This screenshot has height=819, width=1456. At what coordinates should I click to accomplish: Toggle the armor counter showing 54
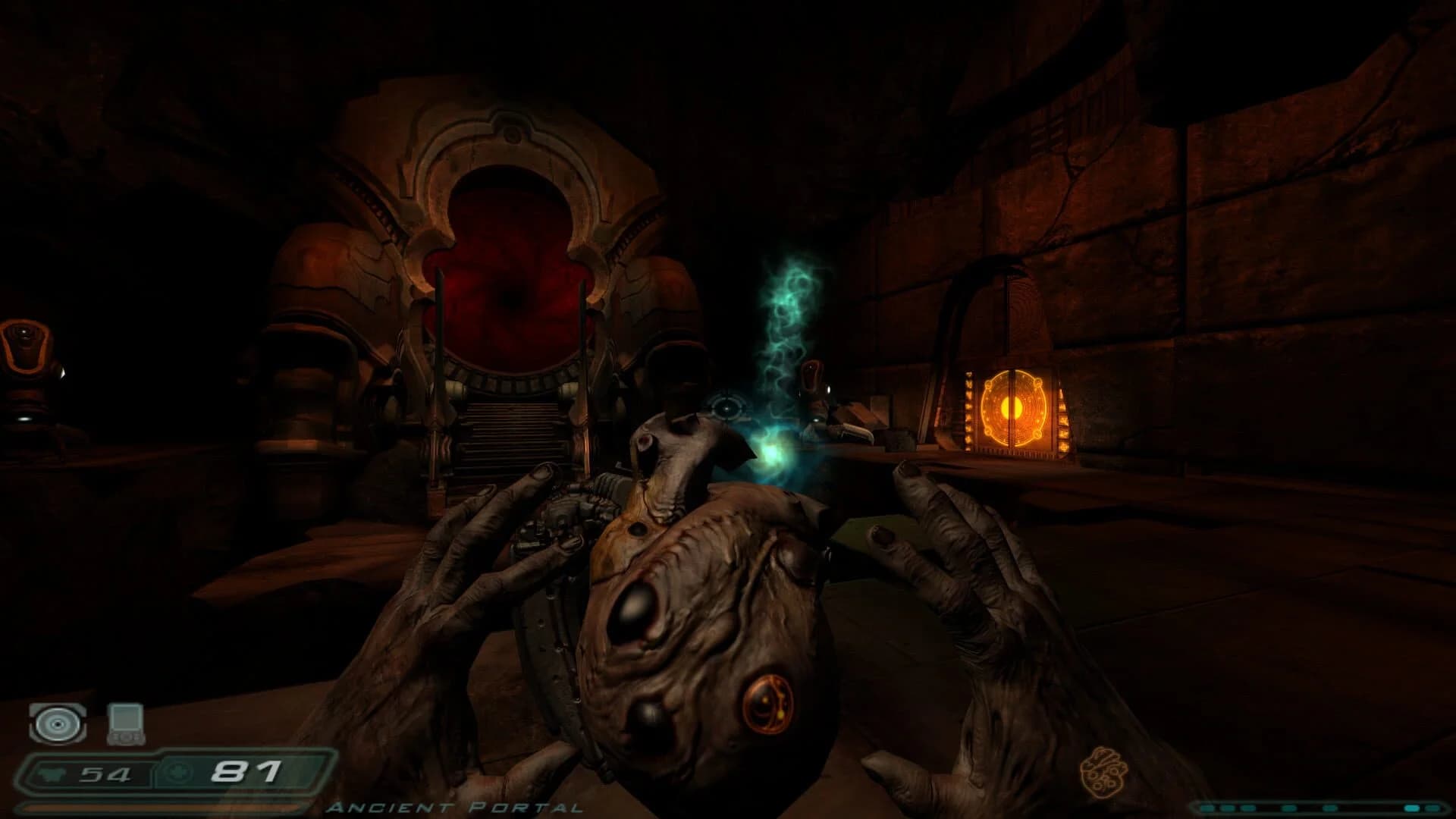point(106,772)
